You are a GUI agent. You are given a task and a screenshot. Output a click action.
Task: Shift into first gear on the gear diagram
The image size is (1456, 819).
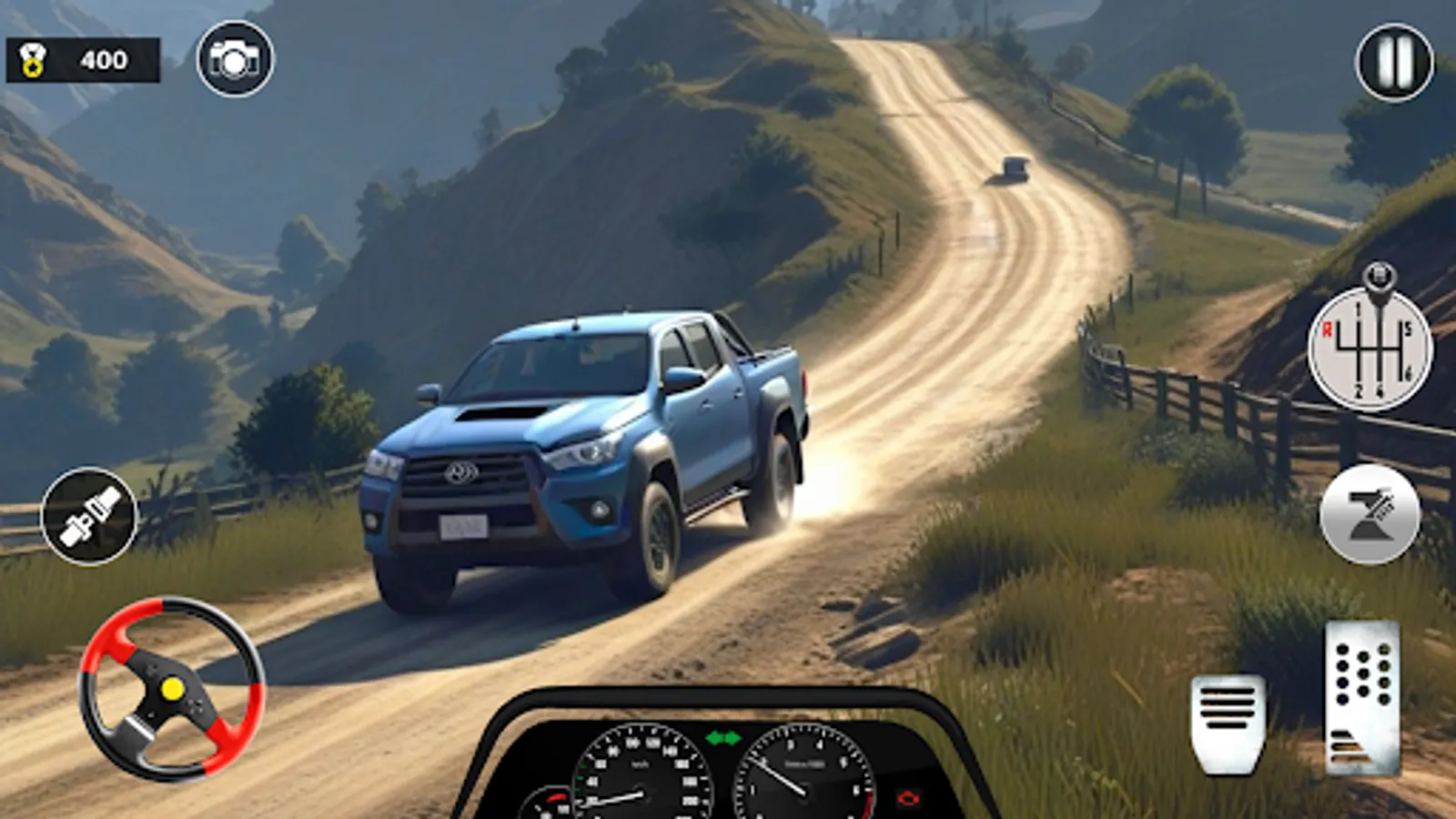[x=1359, y=309]
